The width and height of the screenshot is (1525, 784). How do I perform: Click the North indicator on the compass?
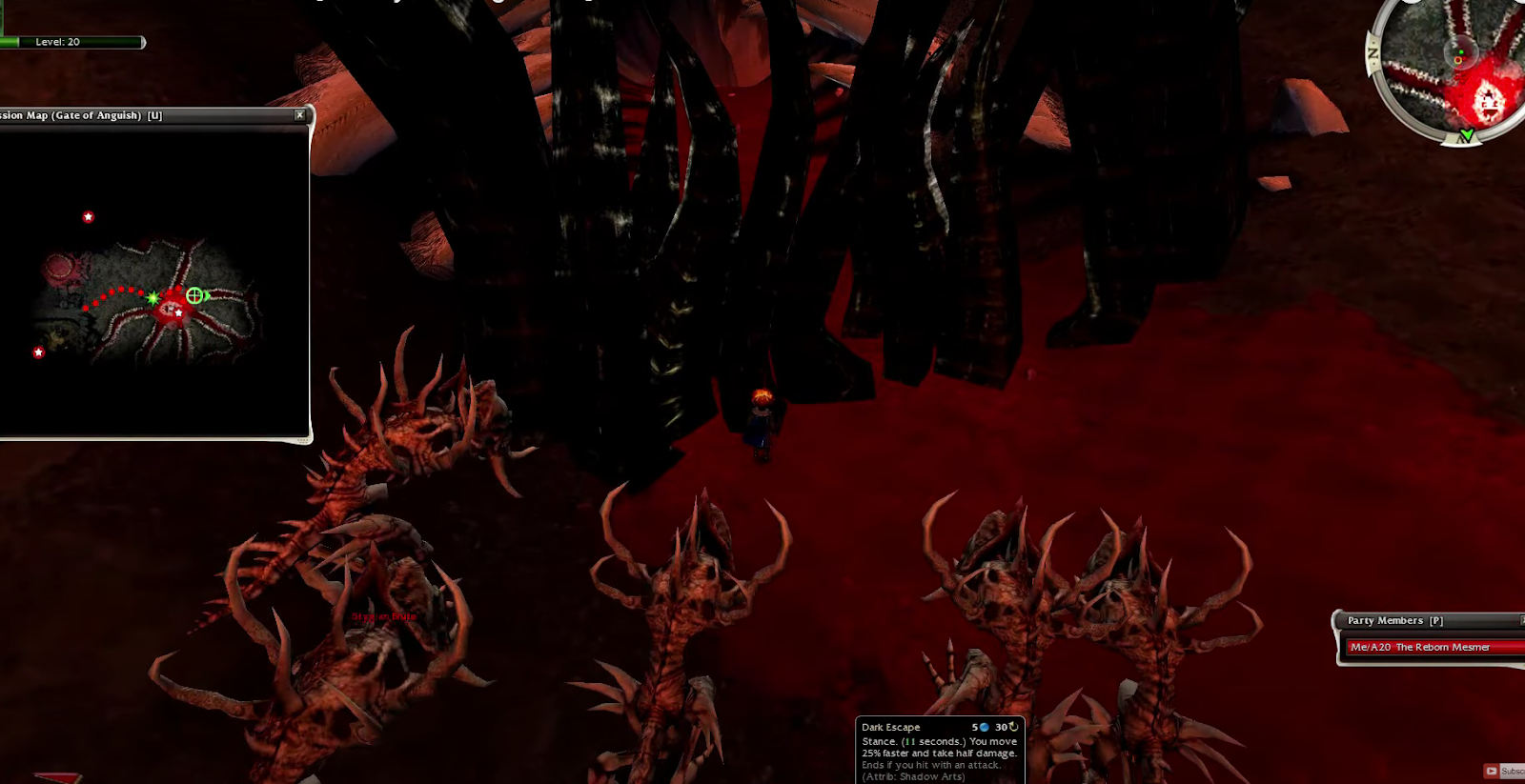click(1372, 50)
